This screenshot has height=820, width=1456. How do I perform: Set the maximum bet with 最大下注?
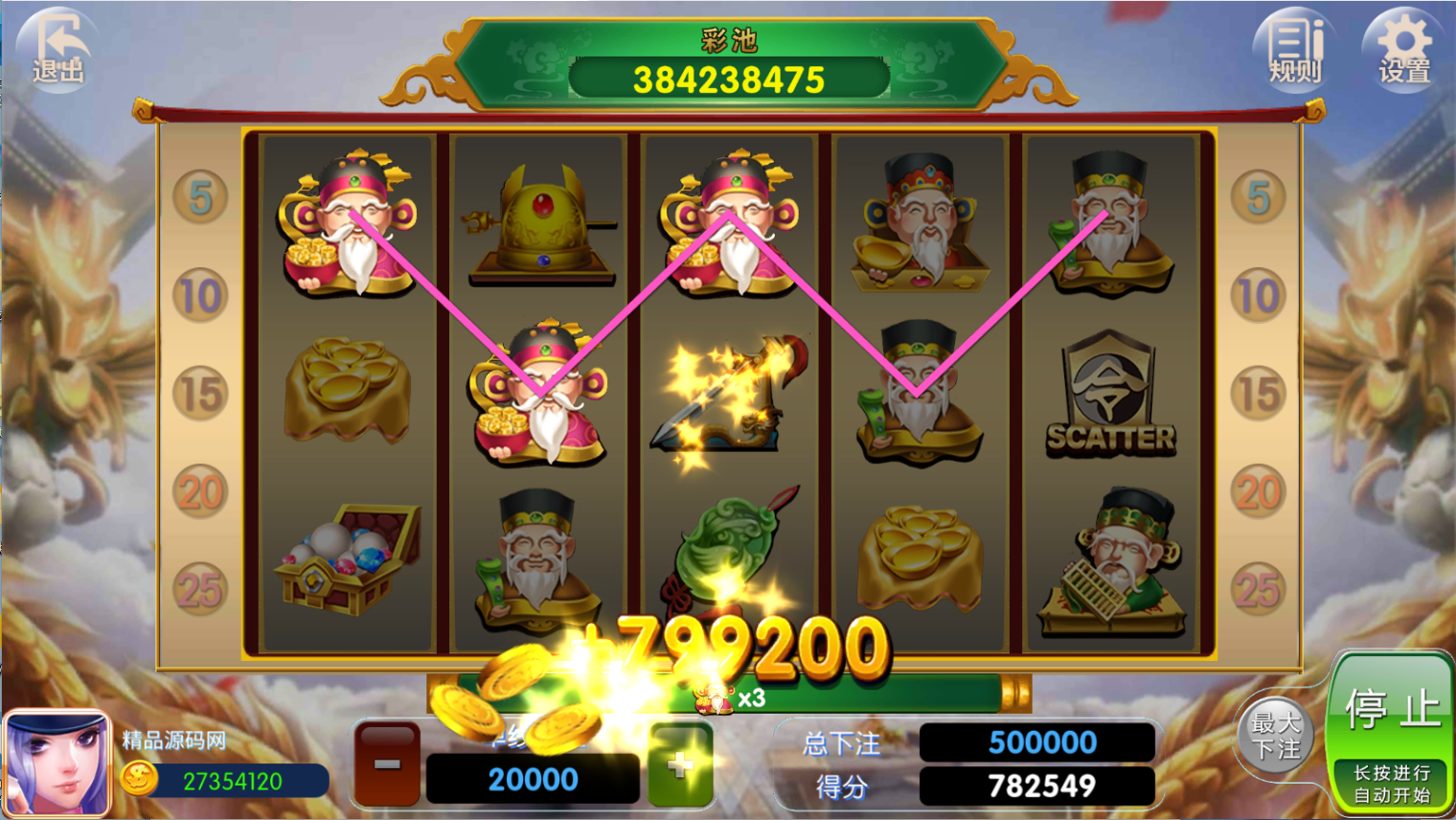tap(1275, 736)
